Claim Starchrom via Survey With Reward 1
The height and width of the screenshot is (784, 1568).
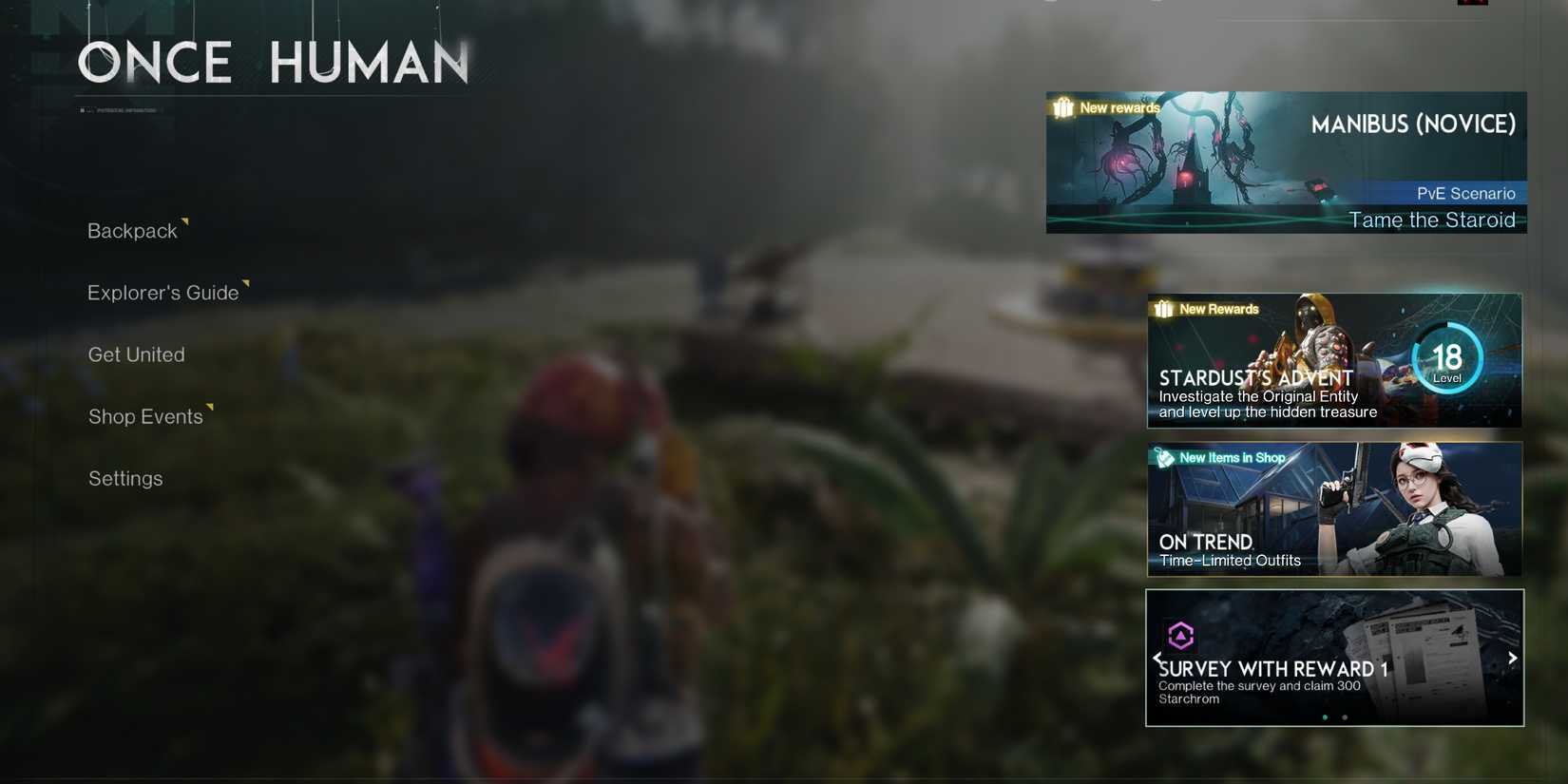(x=1334, y=658)
